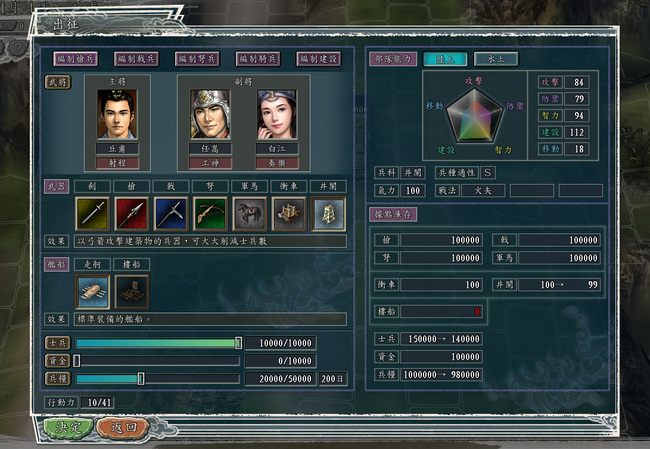Select the helmeted deputy general portrait
Image resolution: width=650 pixels, height=449 pixels.
coord(210,114)
